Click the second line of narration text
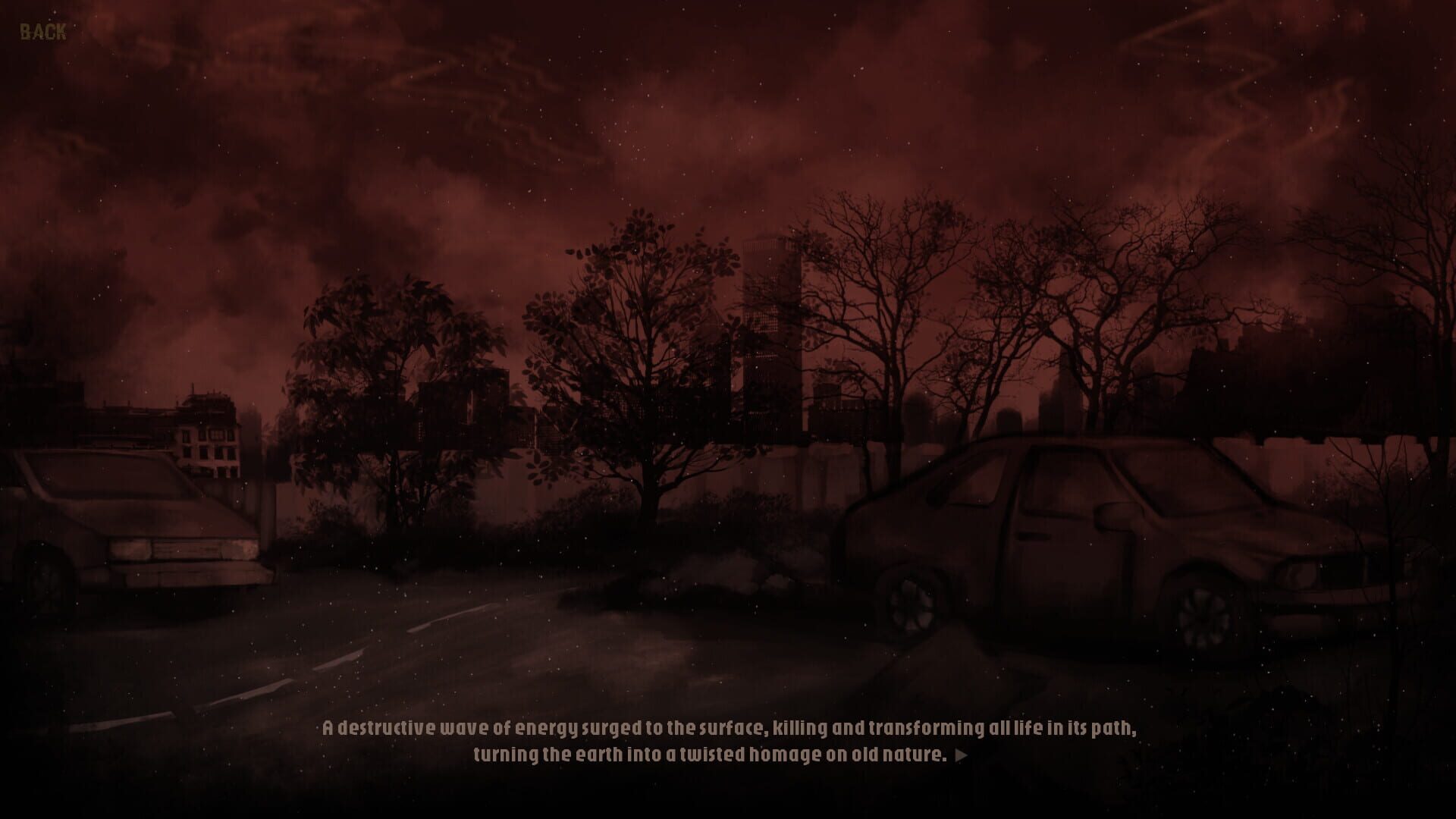 (709, 753)
